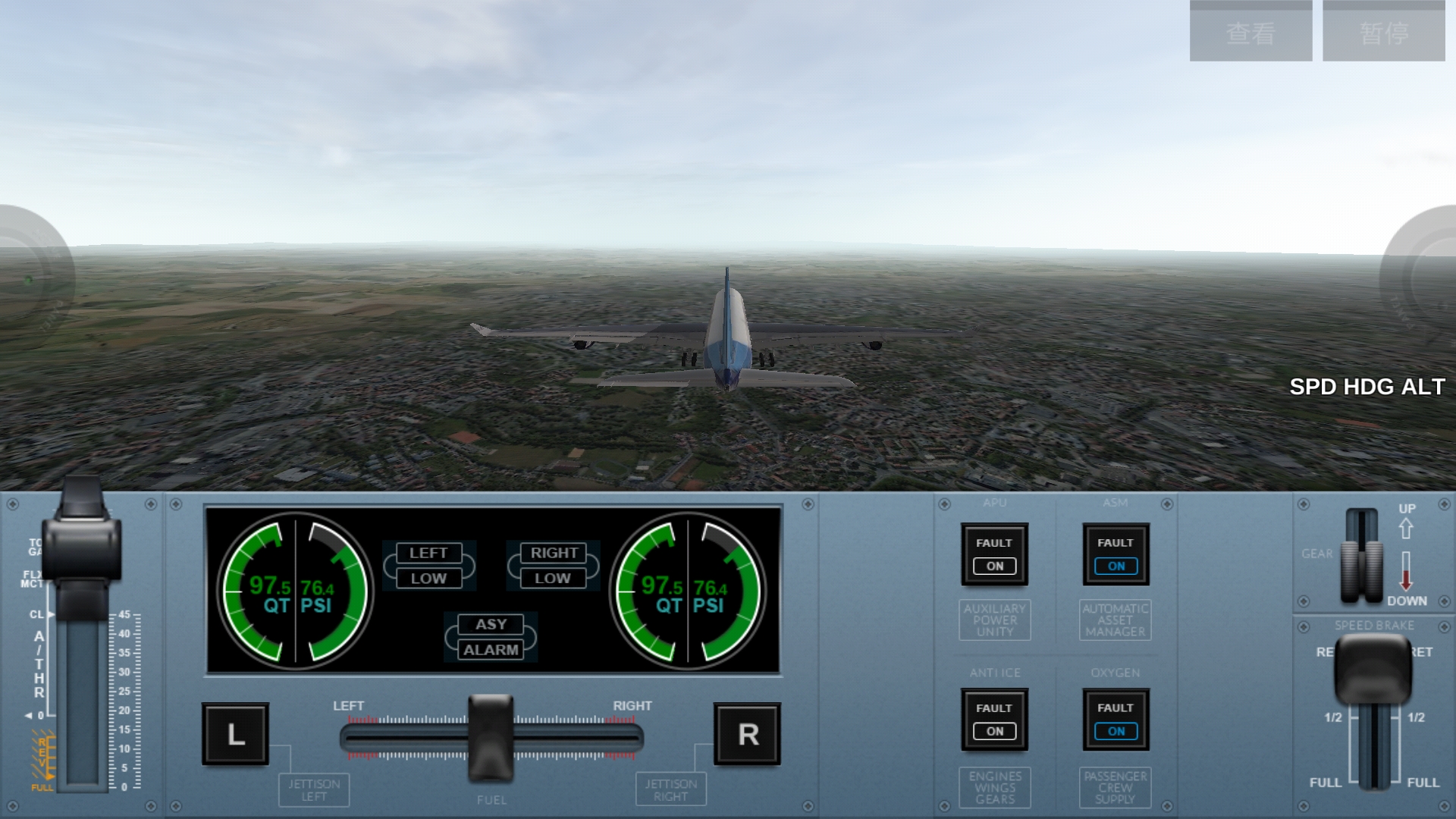1456x819 pixels.
Task: Click the fuel balance slider handle
Action: [491, 737]
